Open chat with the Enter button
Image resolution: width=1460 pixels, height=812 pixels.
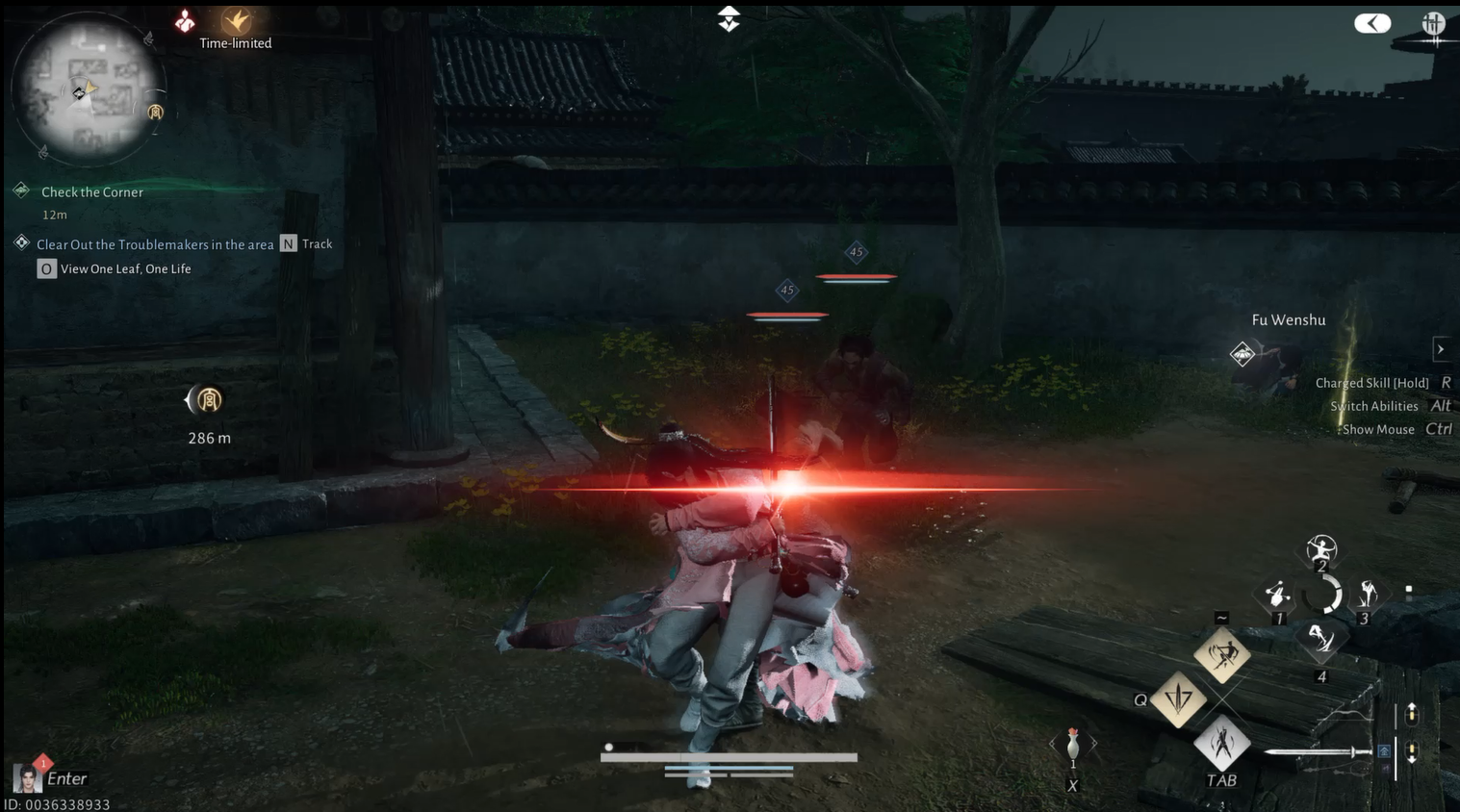tap(65, 777)
